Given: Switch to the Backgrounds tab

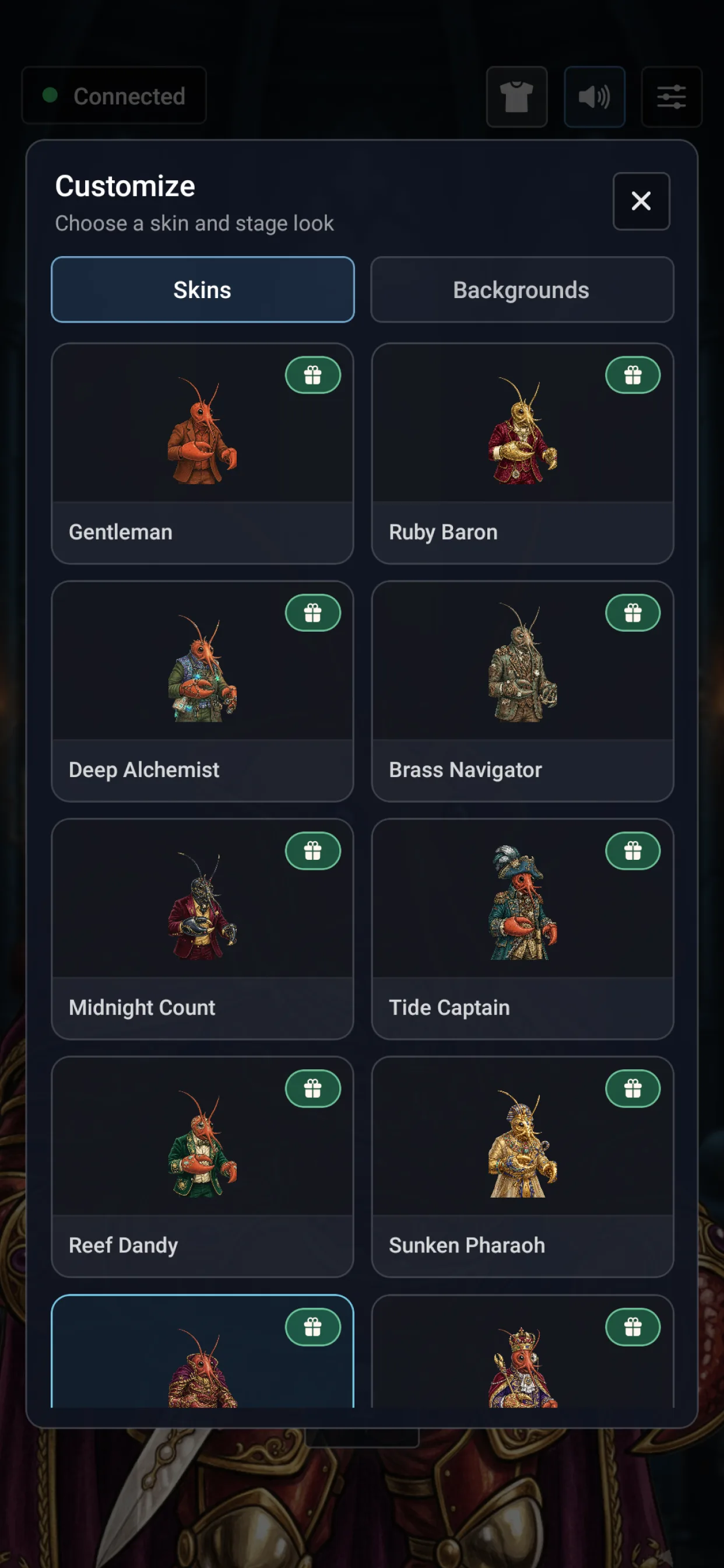Looking at the screenshot, I should (521, 290).
